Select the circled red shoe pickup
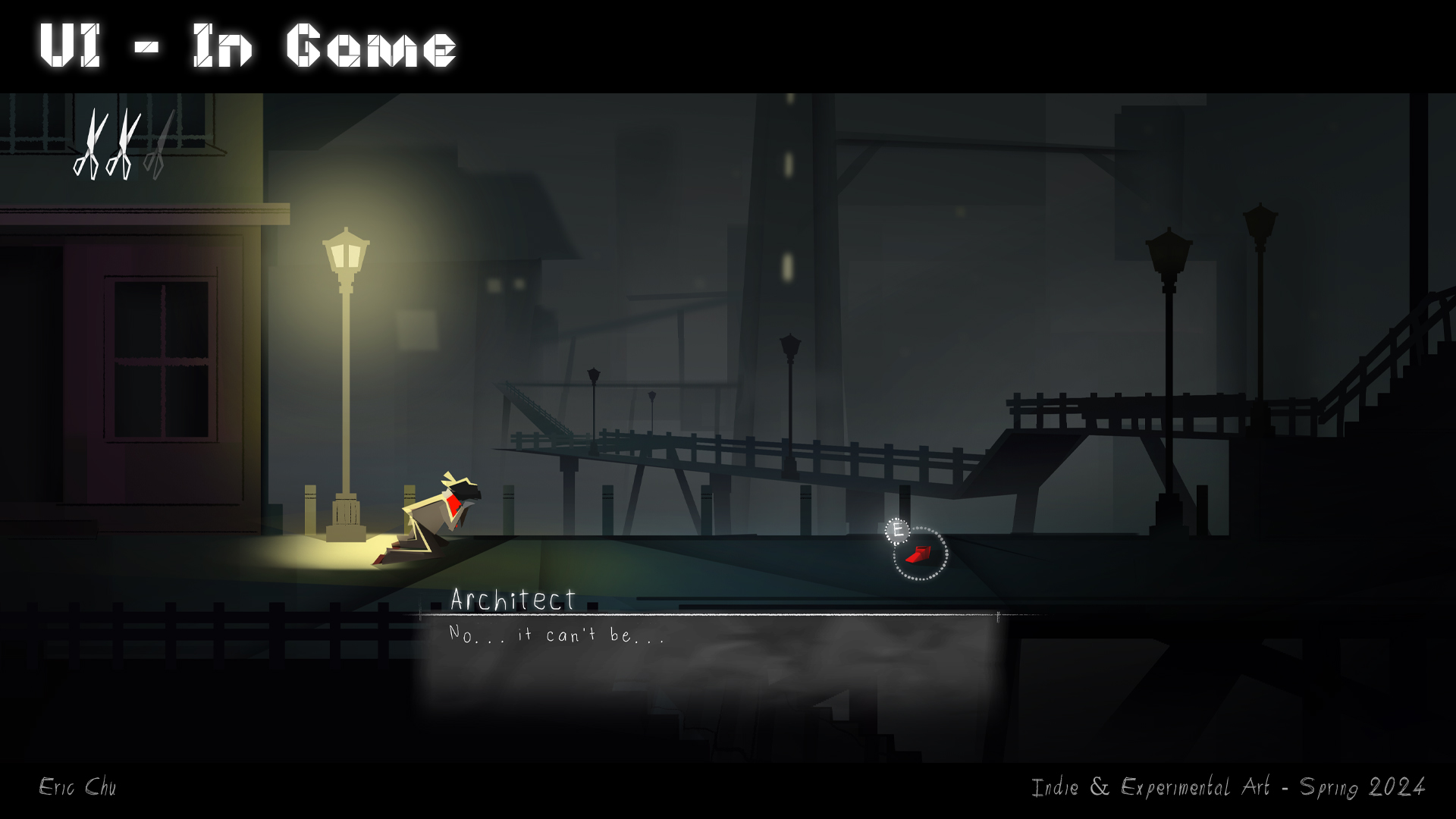Viewport: 1456px width, 819px height. 919,554
